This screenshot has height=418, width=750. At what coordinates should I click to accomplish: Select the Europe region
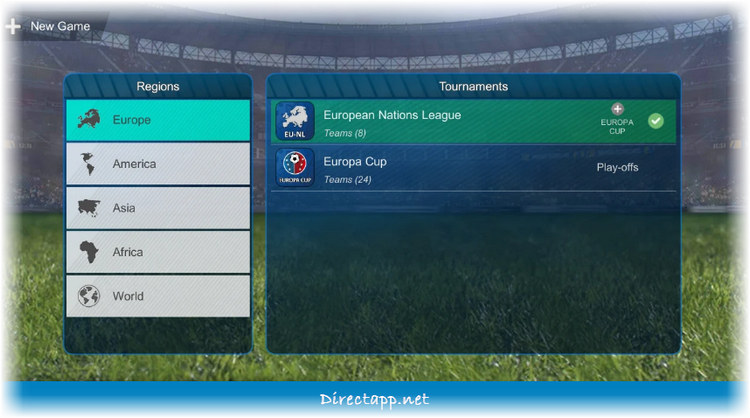[x=158, y=120]
